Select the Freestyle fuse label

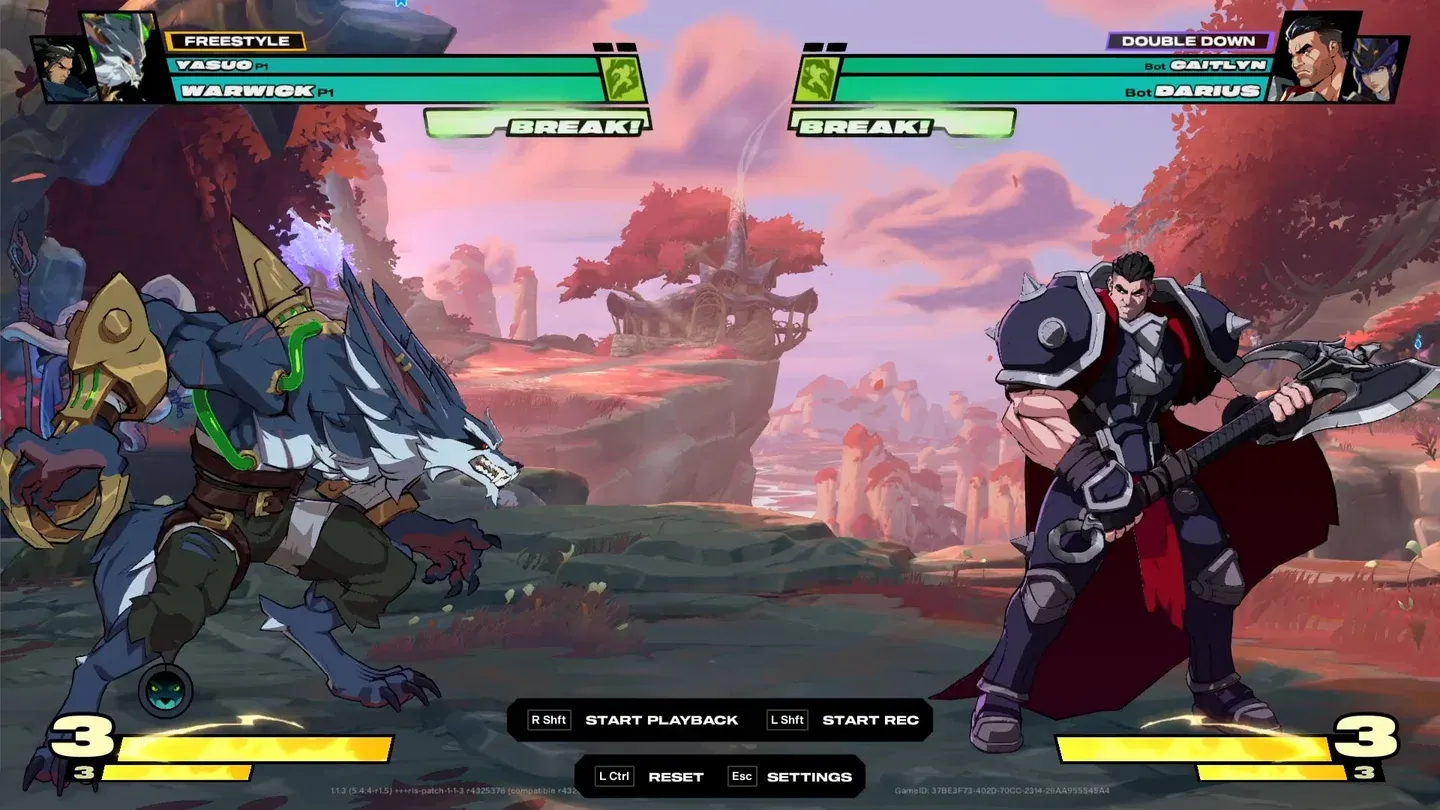point(236,41)
